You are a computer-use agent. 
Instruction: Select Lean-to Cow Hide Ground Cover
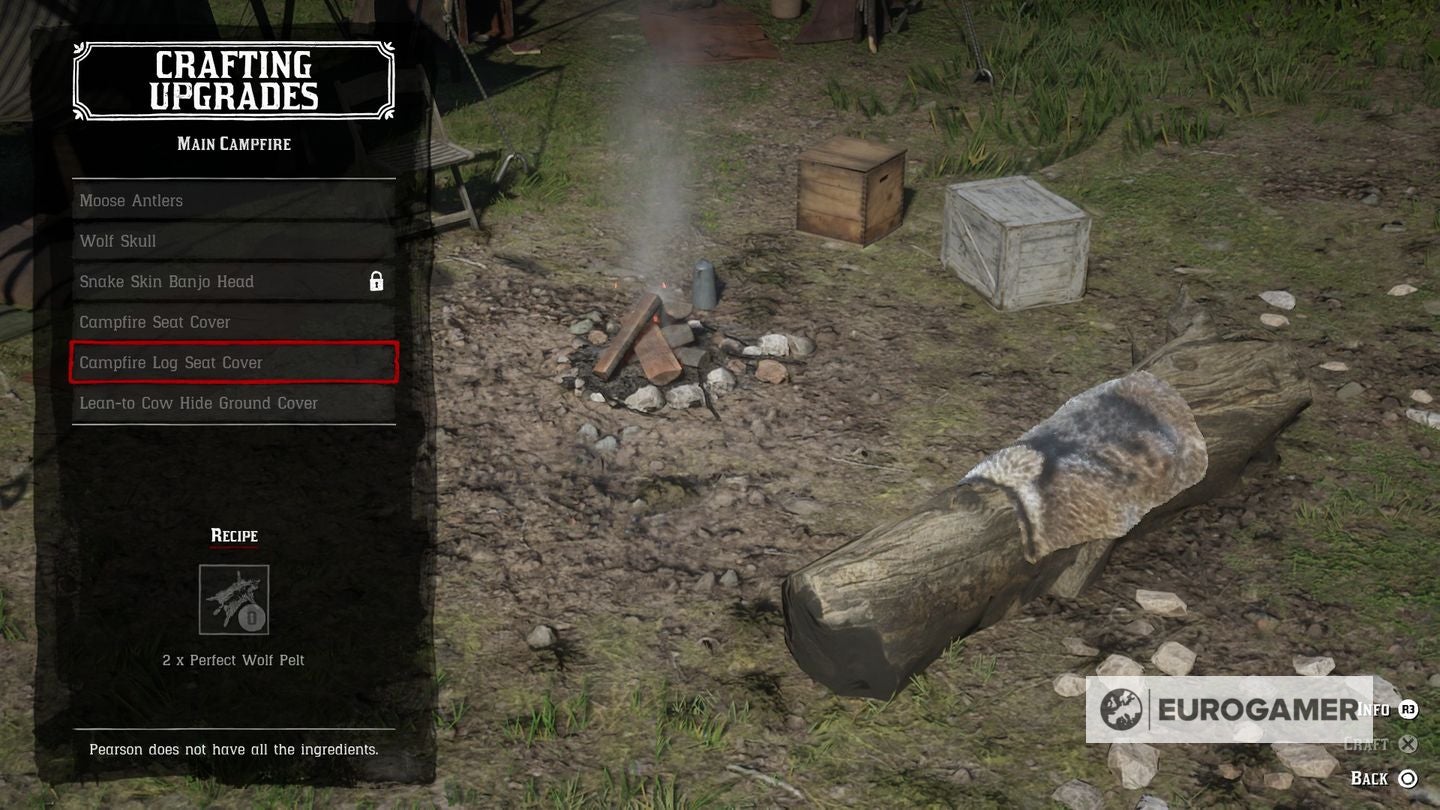(x=233, y=403)
